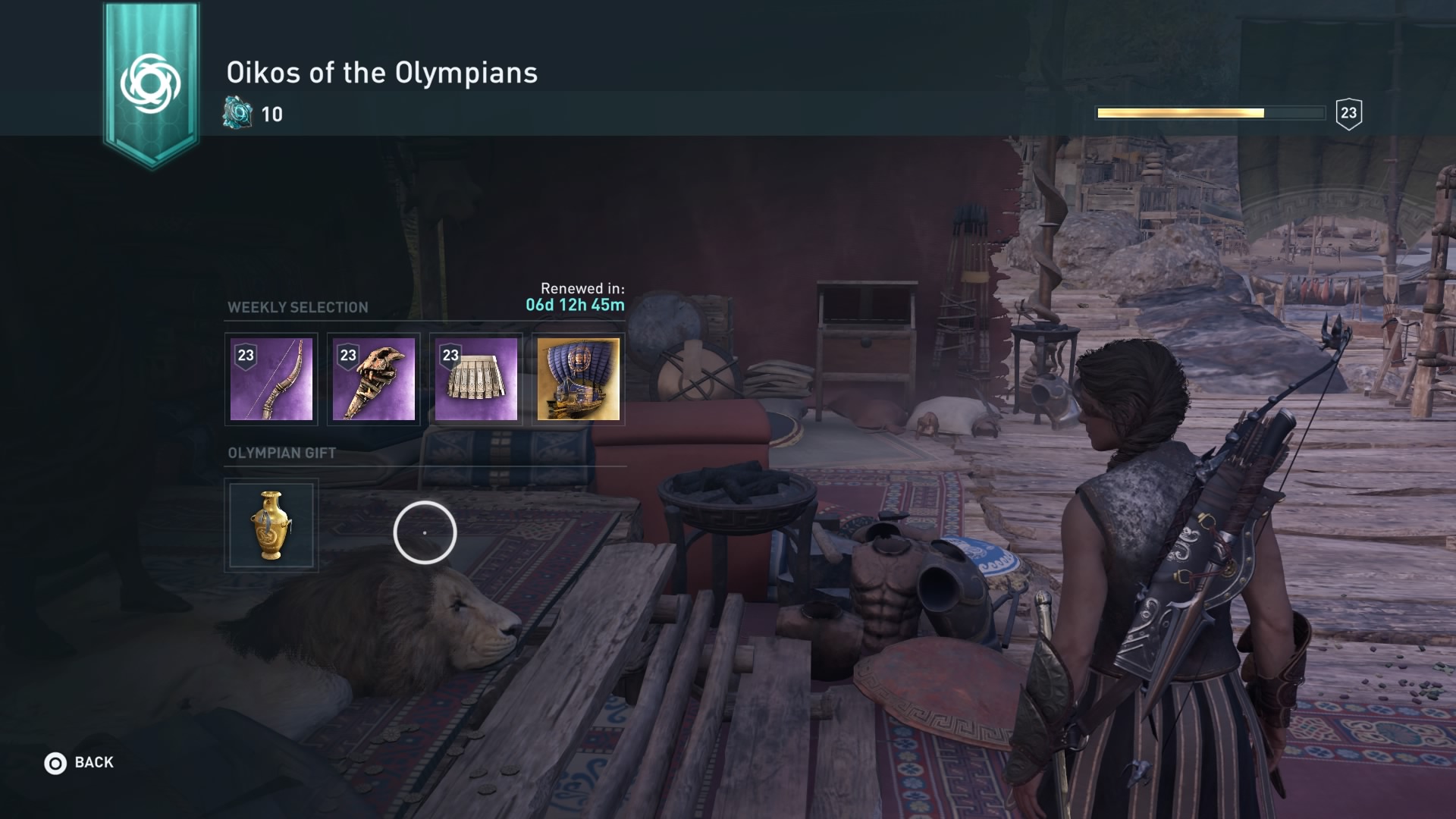Choose the skull-headed mace weapon slot
This screenshot has height=819, width=1456.
tap(374, 379)
